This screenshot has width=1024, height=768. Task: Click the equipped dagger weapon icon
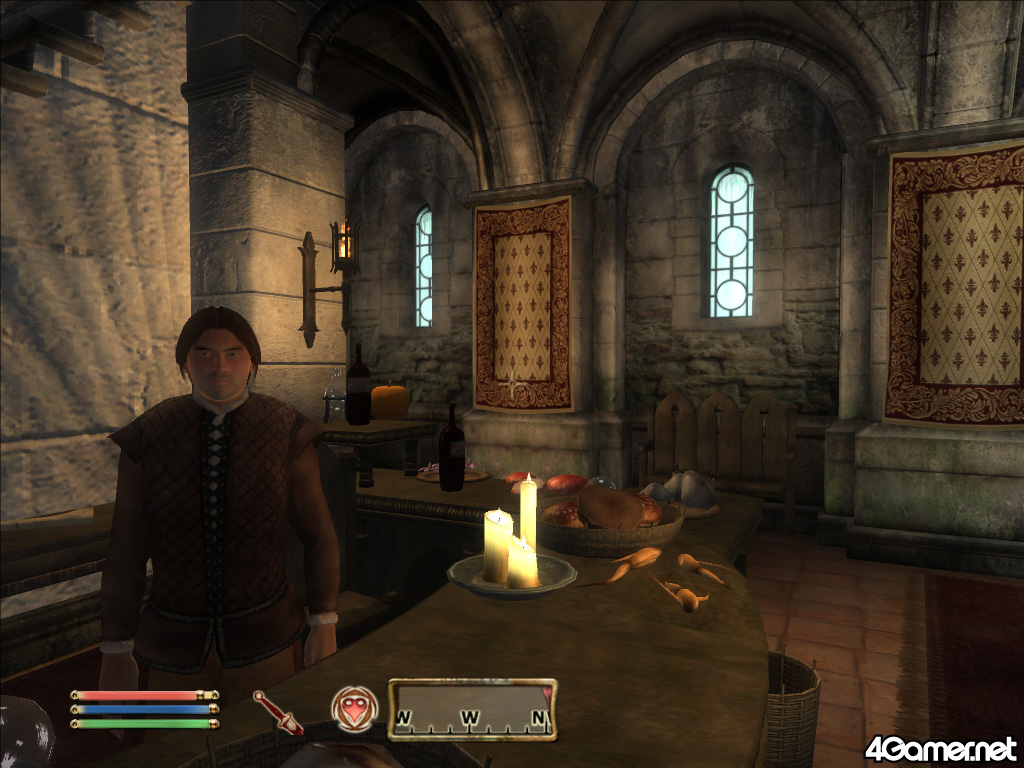pos(277,712)
